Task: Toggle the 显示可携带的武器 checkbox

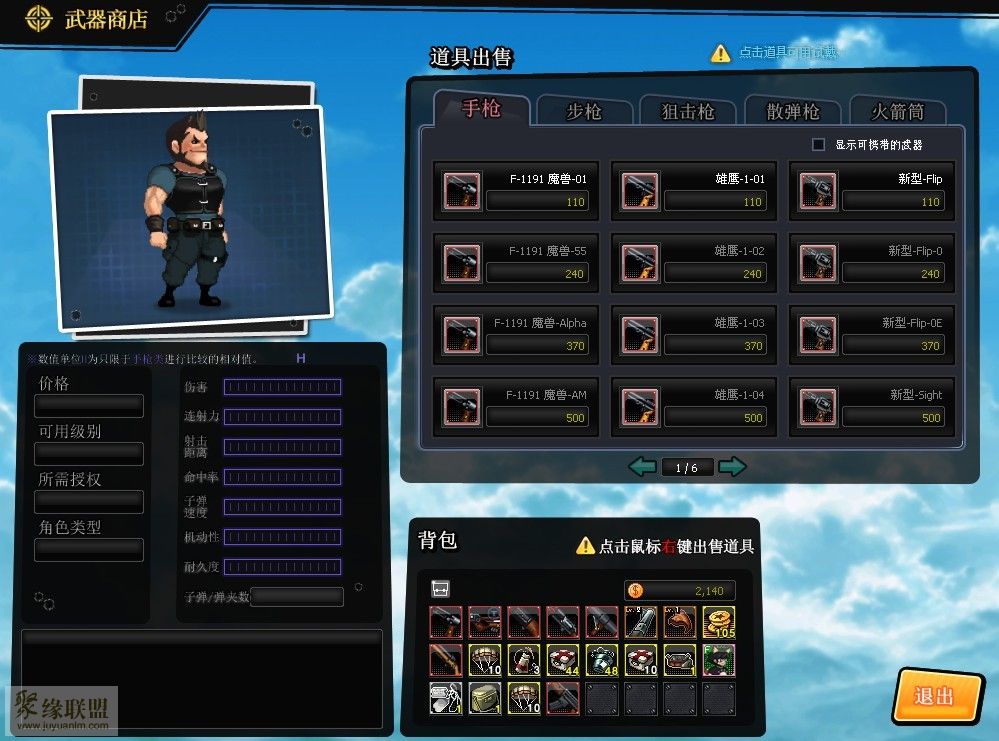Action: (x=819, y=145)
